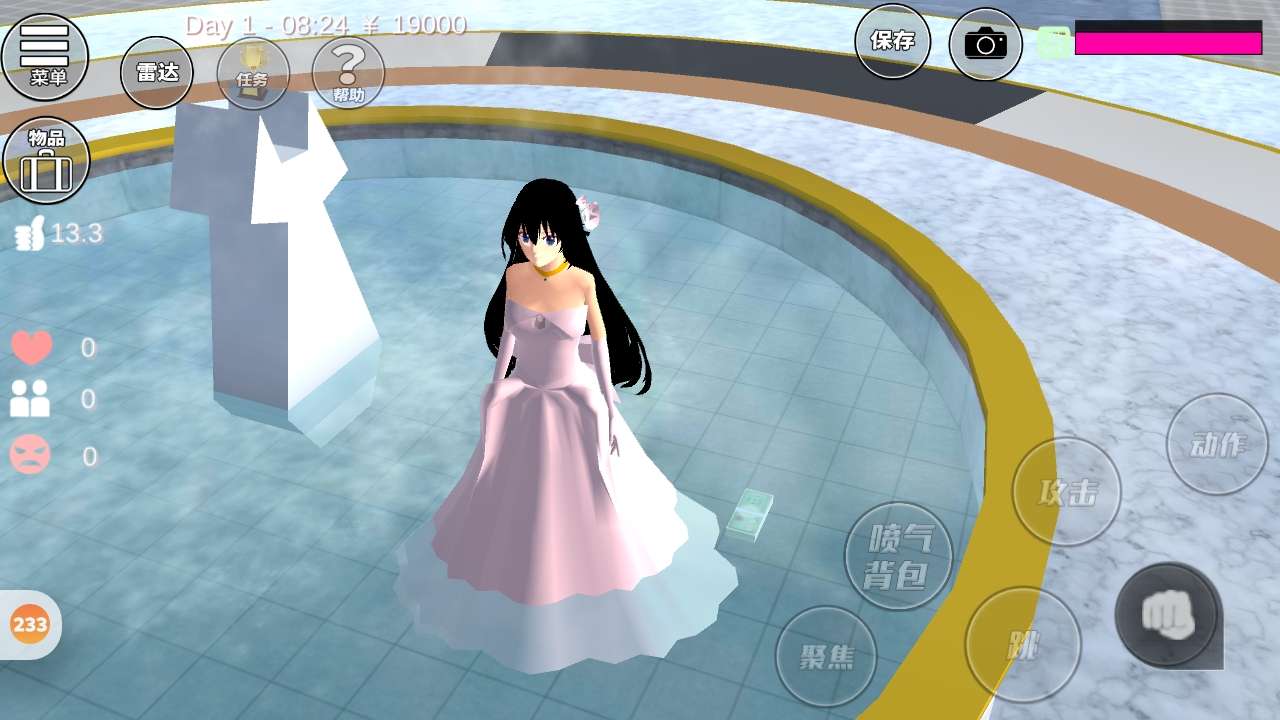Open the 帮助 question mark help

[348, 73]
